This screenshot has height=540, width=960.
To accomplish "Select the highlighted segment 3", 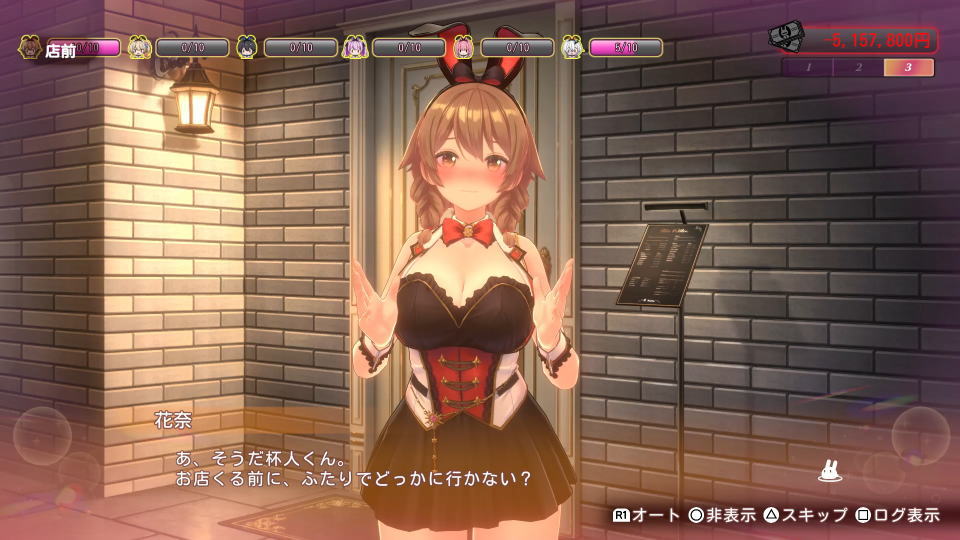I will click(909, 68).
